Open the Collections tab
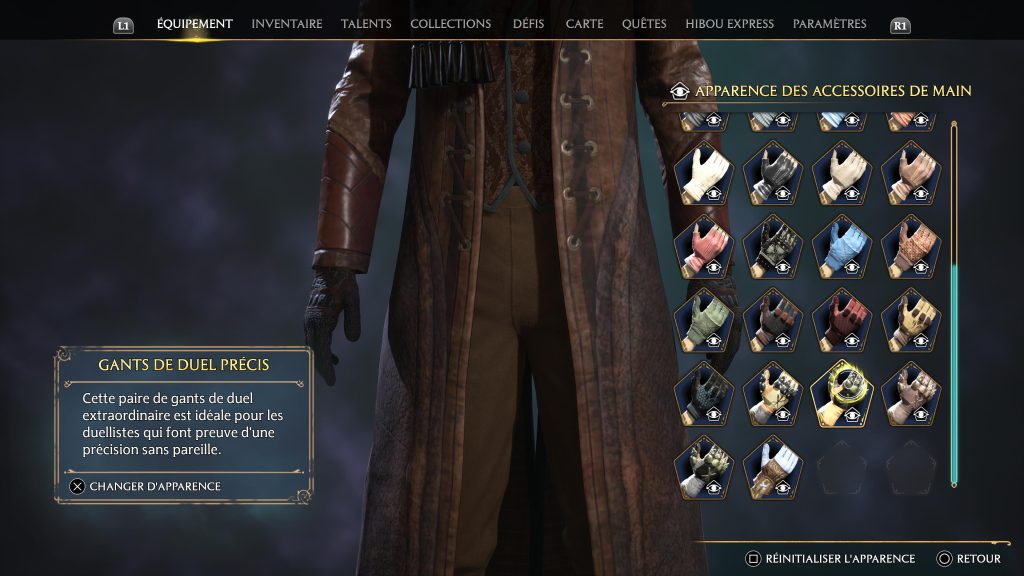 click(450, 24)
